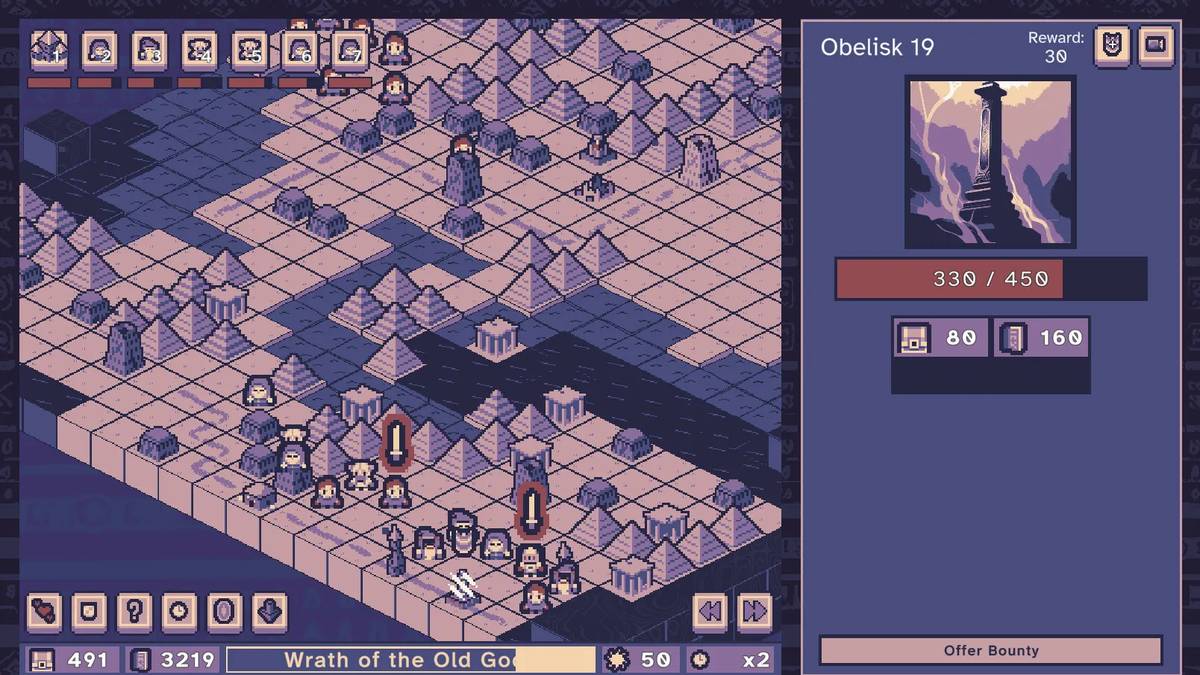
Task: Select the hooded unit in slot 7
Action: tap(349, 50)
